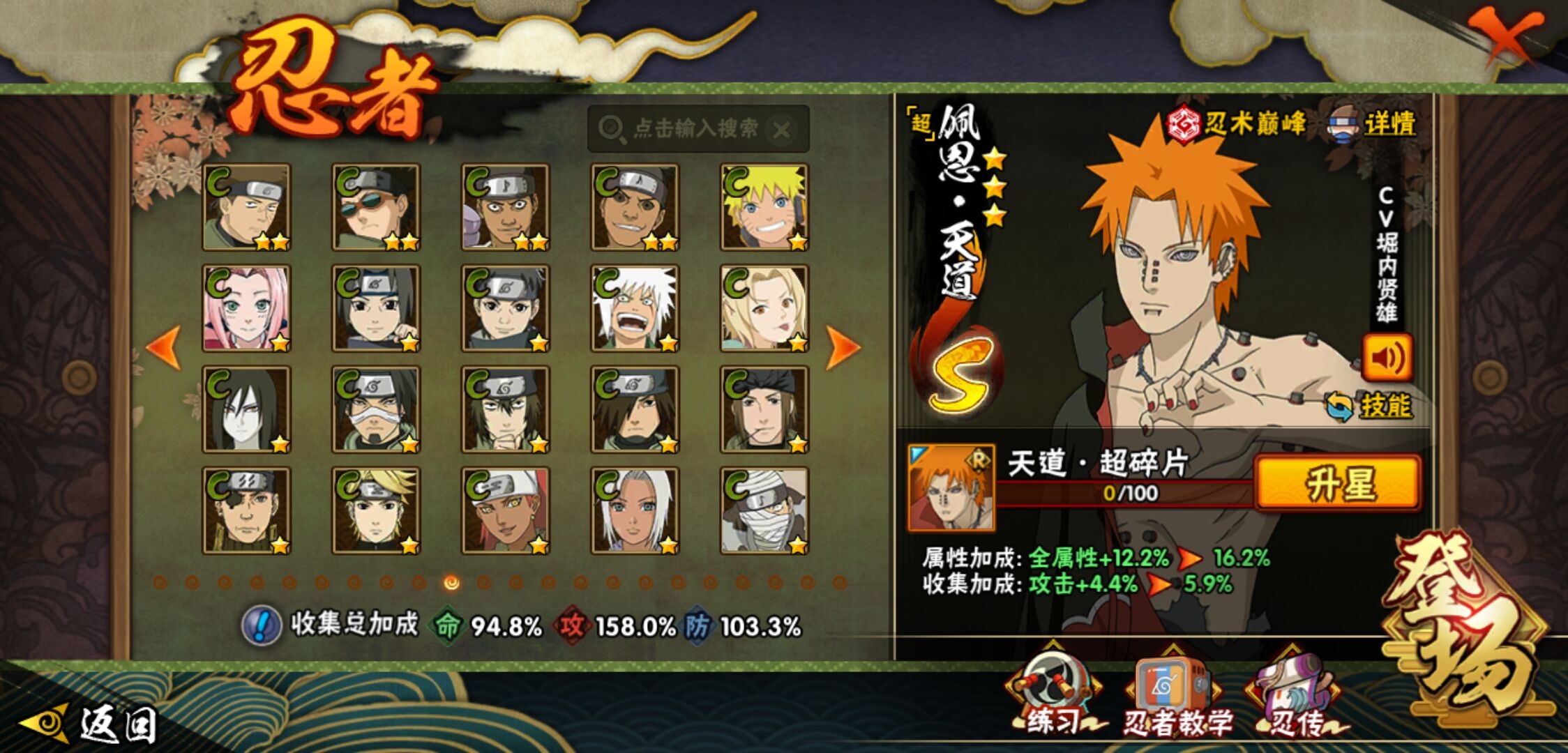Tap the 升星 star-up button
1568x753 pixels.
[1338, 483]
